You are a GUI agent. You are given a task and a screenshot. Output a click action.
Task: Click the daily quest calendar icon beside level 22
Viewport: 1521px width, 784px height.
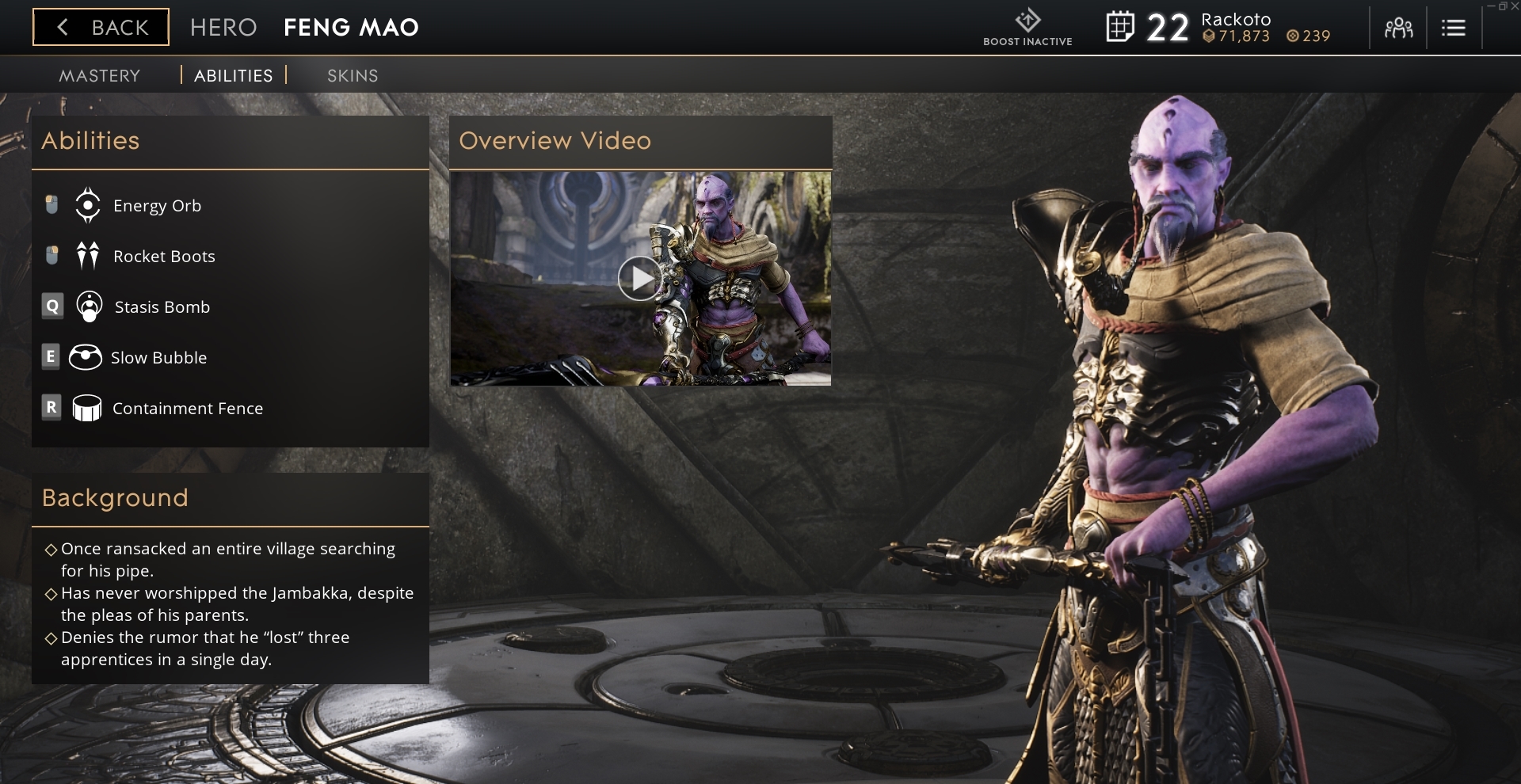[1119, 27]
